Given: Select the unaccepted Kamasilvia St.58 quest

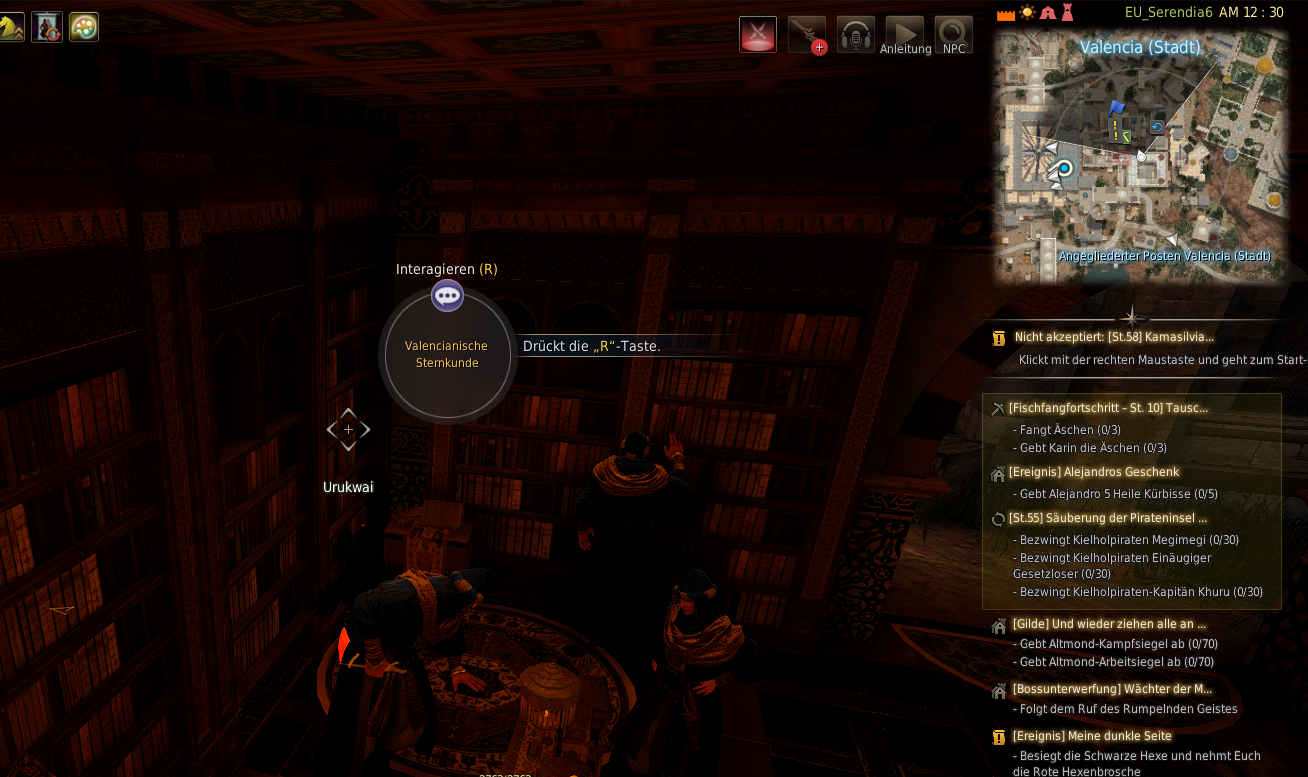Looking at the screenshot, I should tap(1113, 338).
